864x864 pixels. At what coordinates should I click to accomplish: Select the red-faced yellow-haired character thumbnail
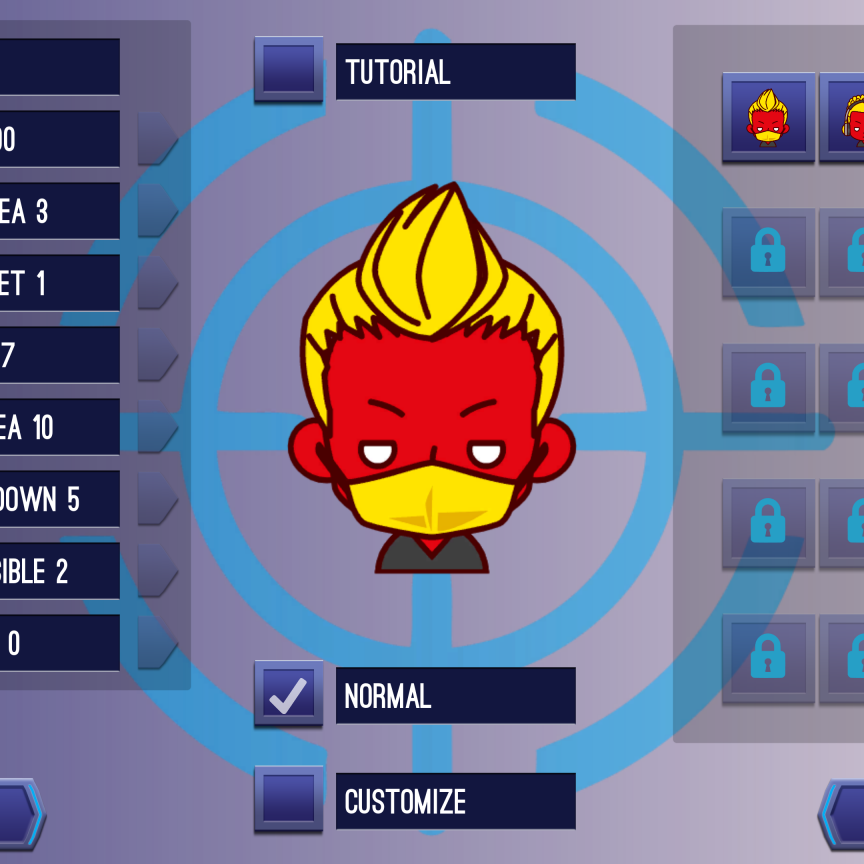(768, 117)
